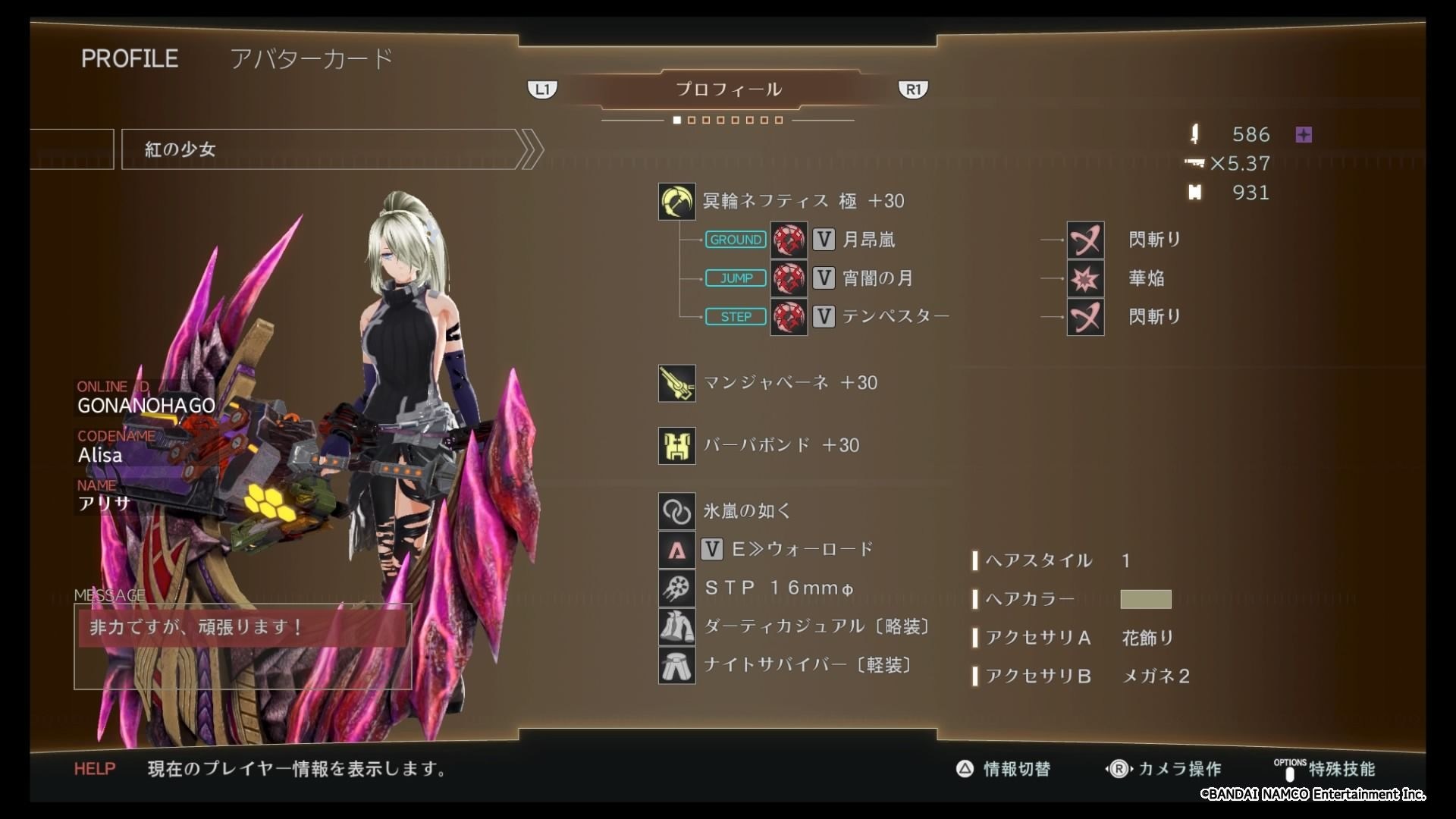Select the 閃斬り slash skill icon
The image size is (1456, 819).
tap(1086, 240)
